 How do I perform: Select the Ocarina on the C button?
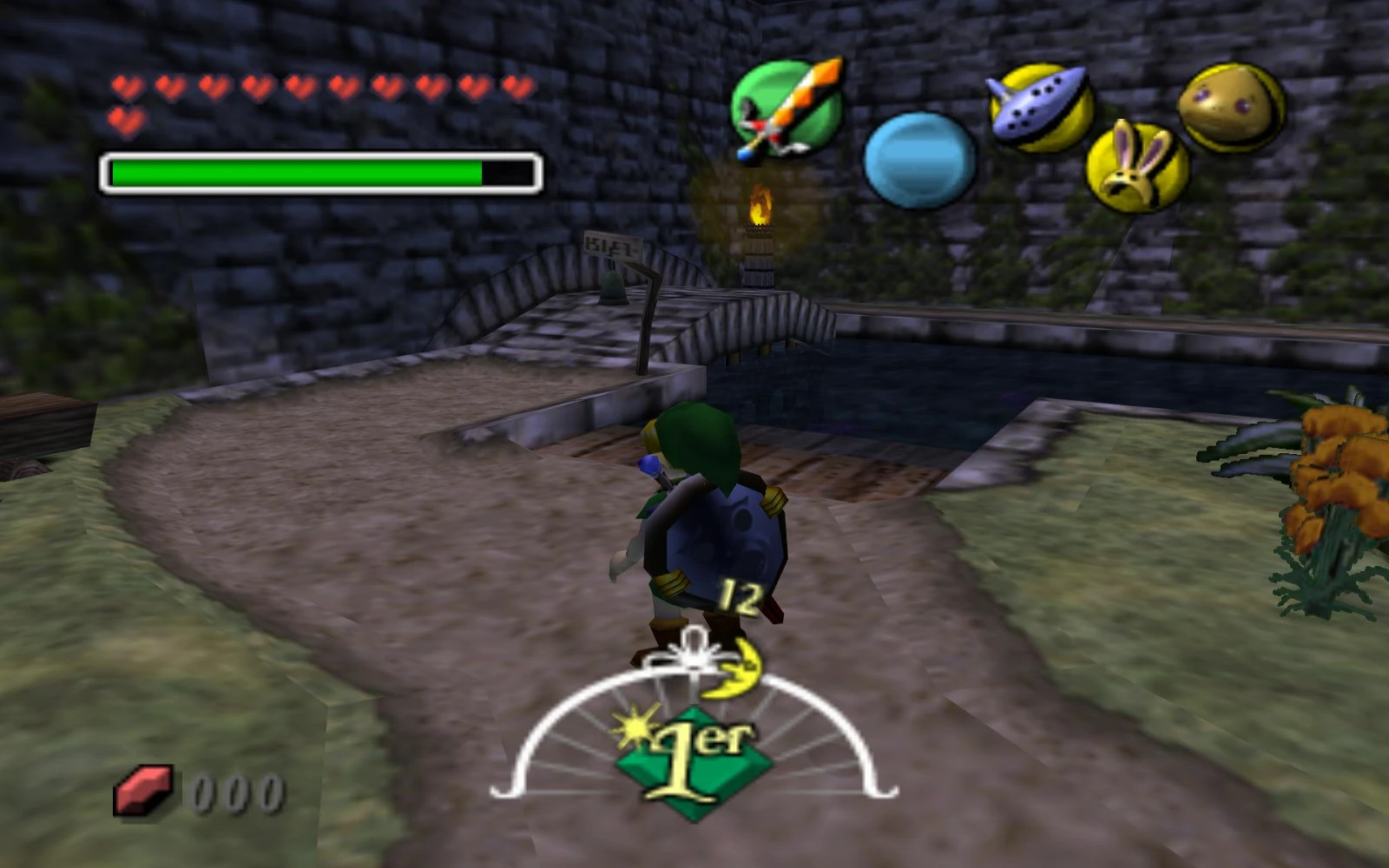[x=1037, y=104]
